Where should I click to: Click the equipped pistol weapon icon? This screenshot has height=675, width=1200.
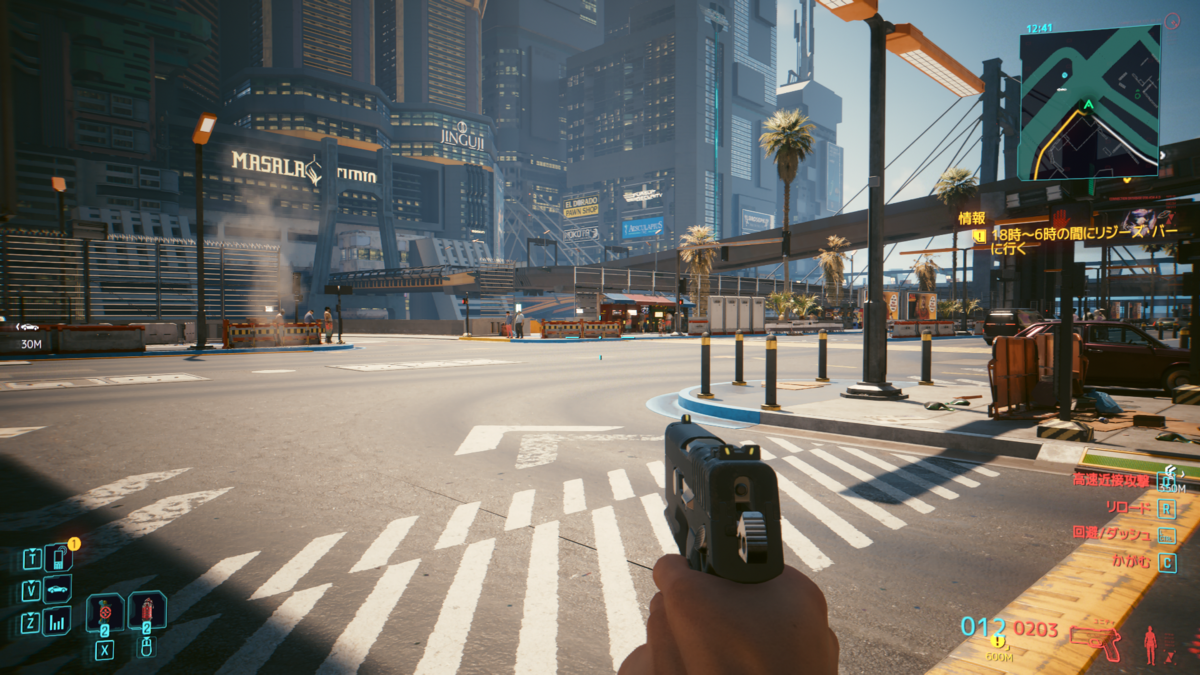1095,638
